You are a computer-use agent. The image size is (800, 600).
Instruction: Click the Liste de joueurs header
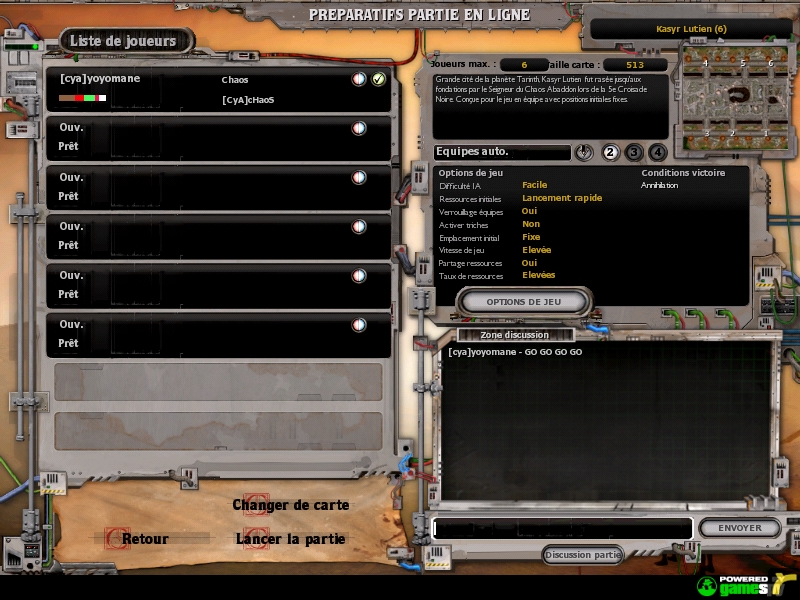click(x=123, y=41)
